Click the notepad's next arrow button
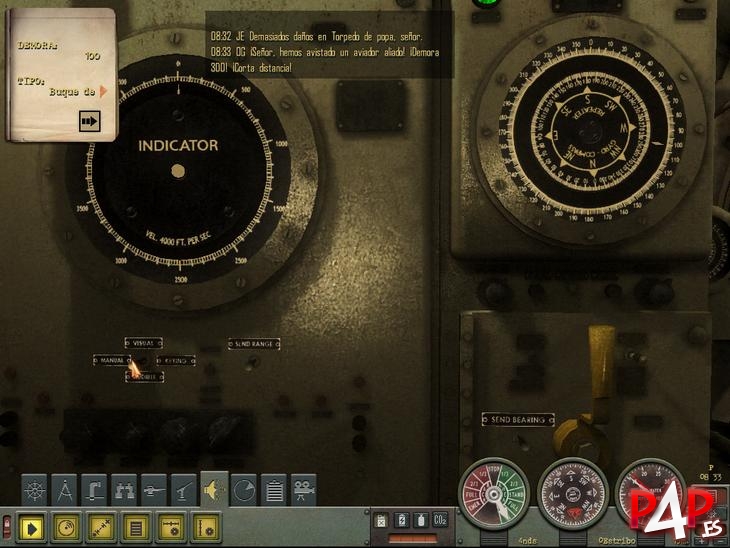The image size is (730, 548). click(89, 121)
